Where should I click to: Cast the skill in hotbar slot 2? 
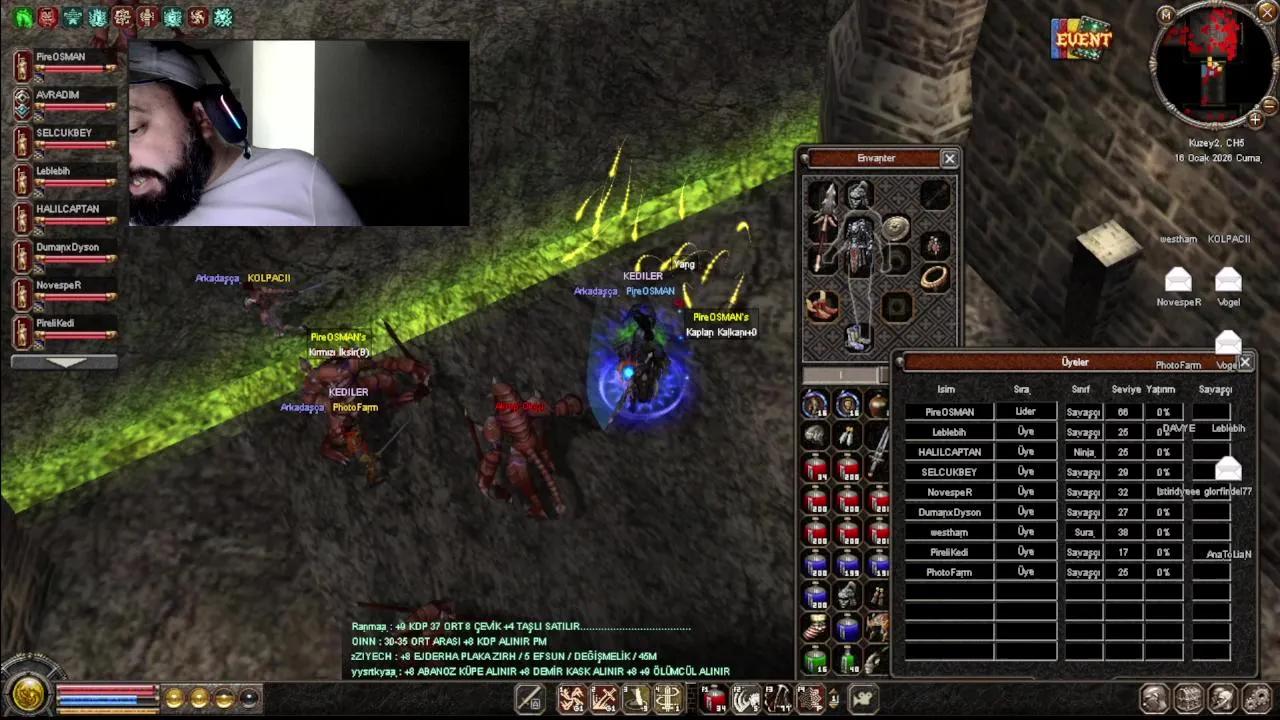pos(603,697)
